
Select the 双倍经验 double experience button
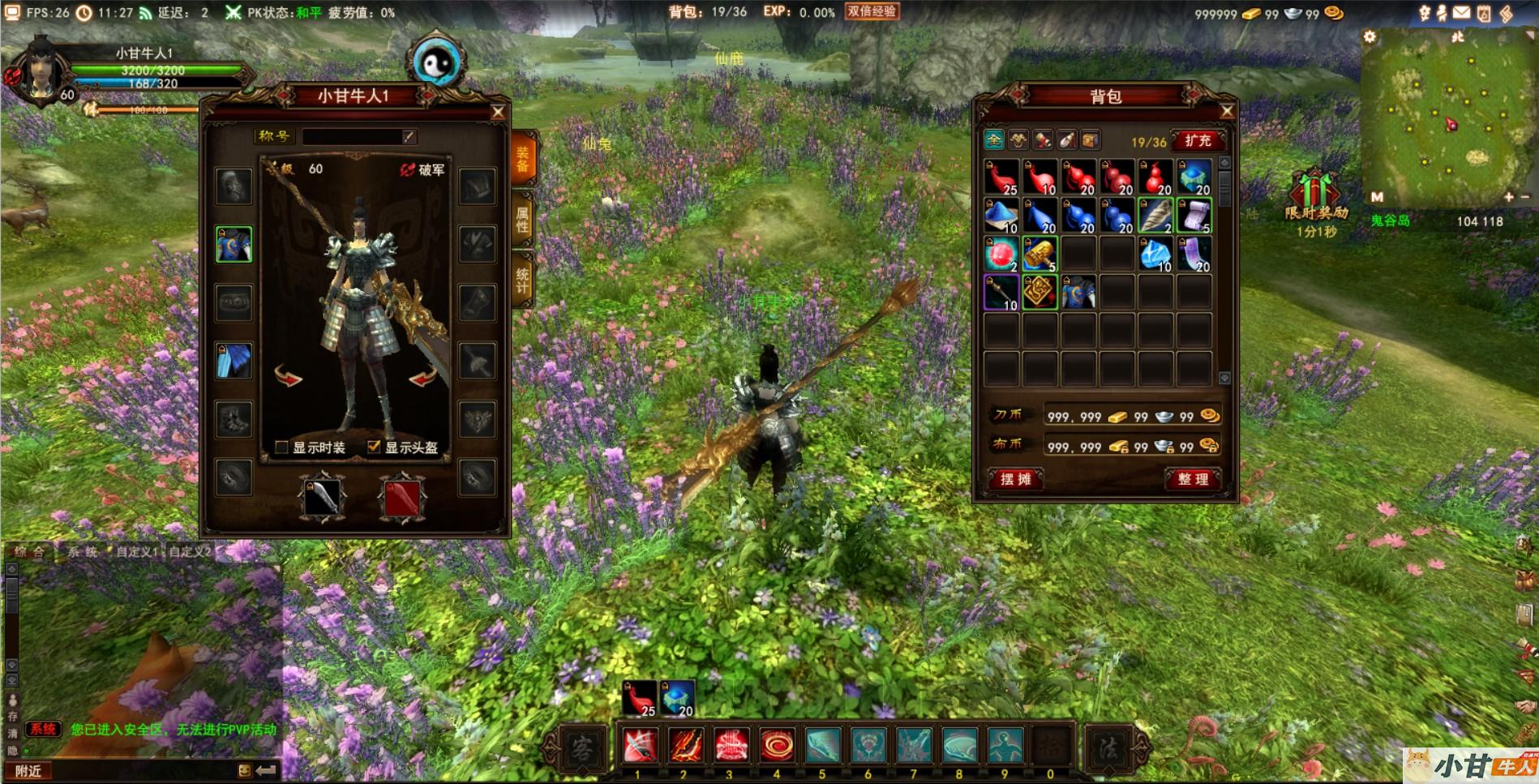(872, 12)
